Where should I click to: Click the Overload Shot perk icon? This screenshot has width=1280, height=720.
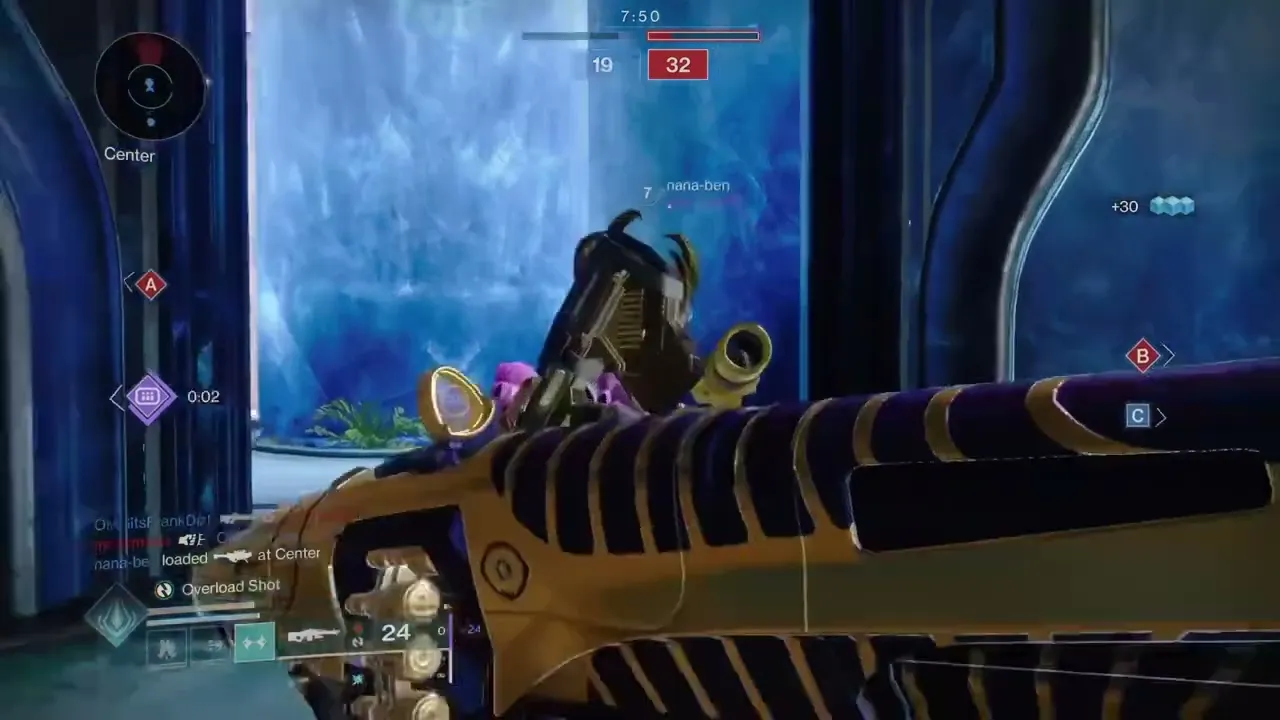pos(165,590)
